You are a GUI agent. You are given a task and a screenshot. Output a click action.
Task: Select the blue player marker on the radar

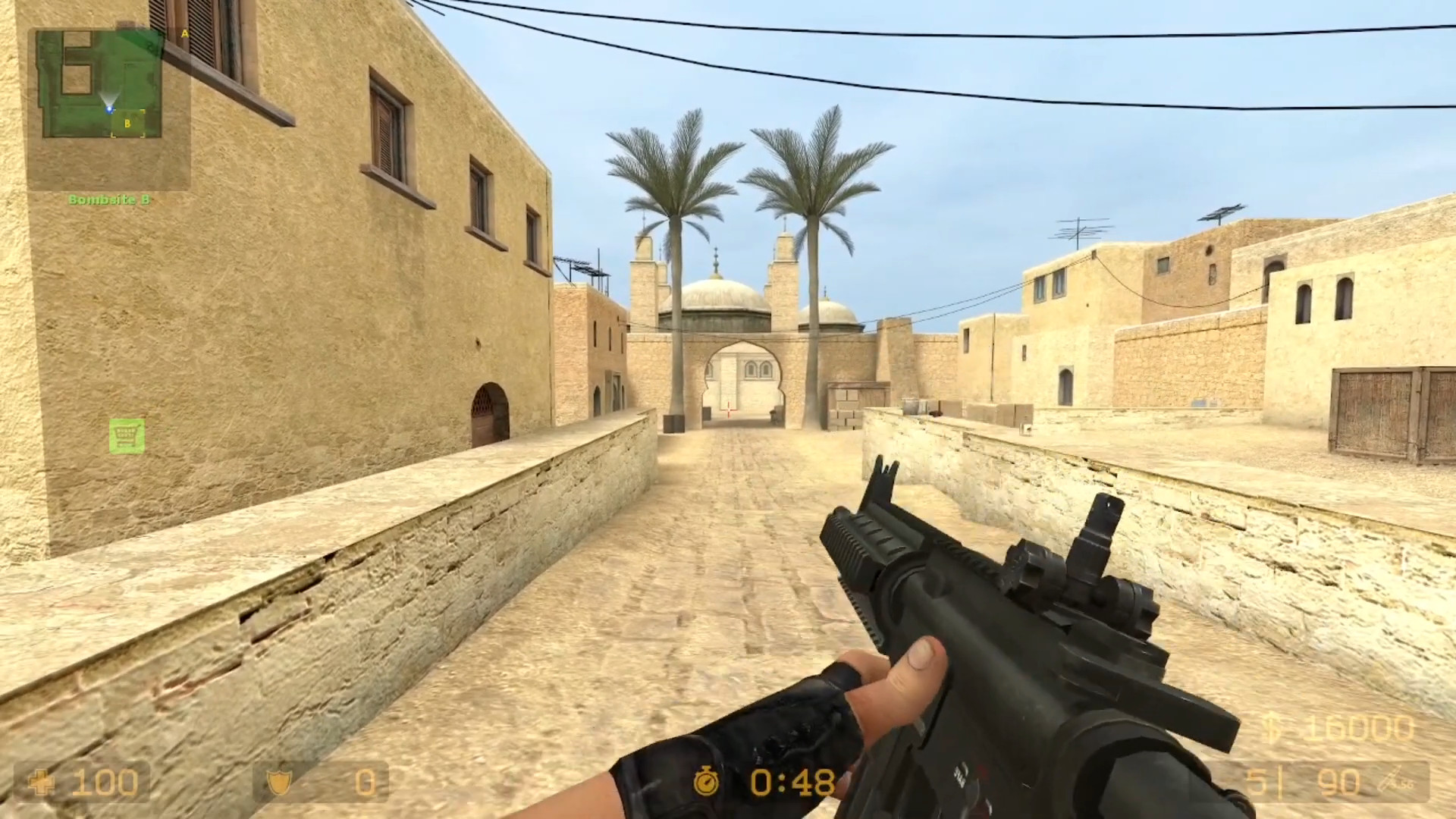[109, 109]
